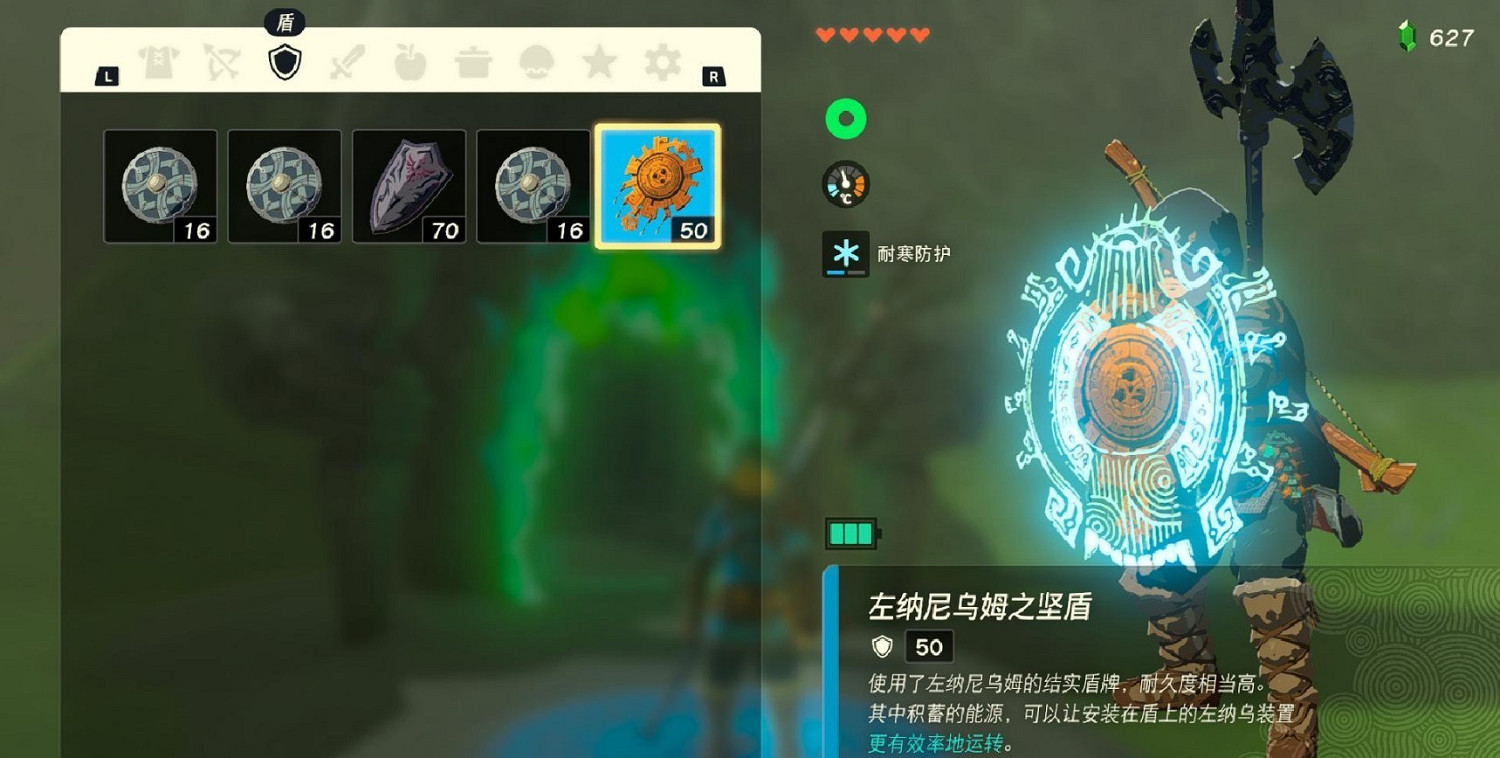This screenshot has width=1500, height=758.
Task: Click the active shield category icon
Action: 285,62
